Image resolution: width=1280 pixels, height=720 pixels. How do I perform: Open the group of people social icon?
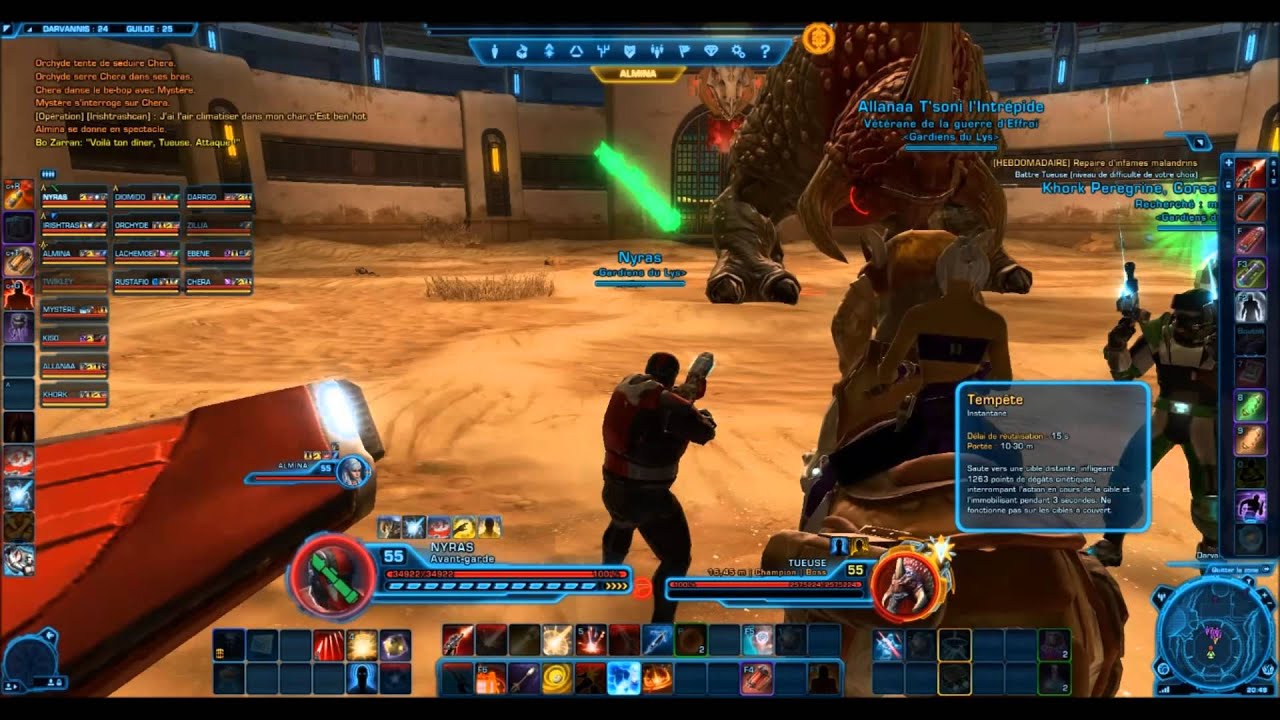coord(656,51)
